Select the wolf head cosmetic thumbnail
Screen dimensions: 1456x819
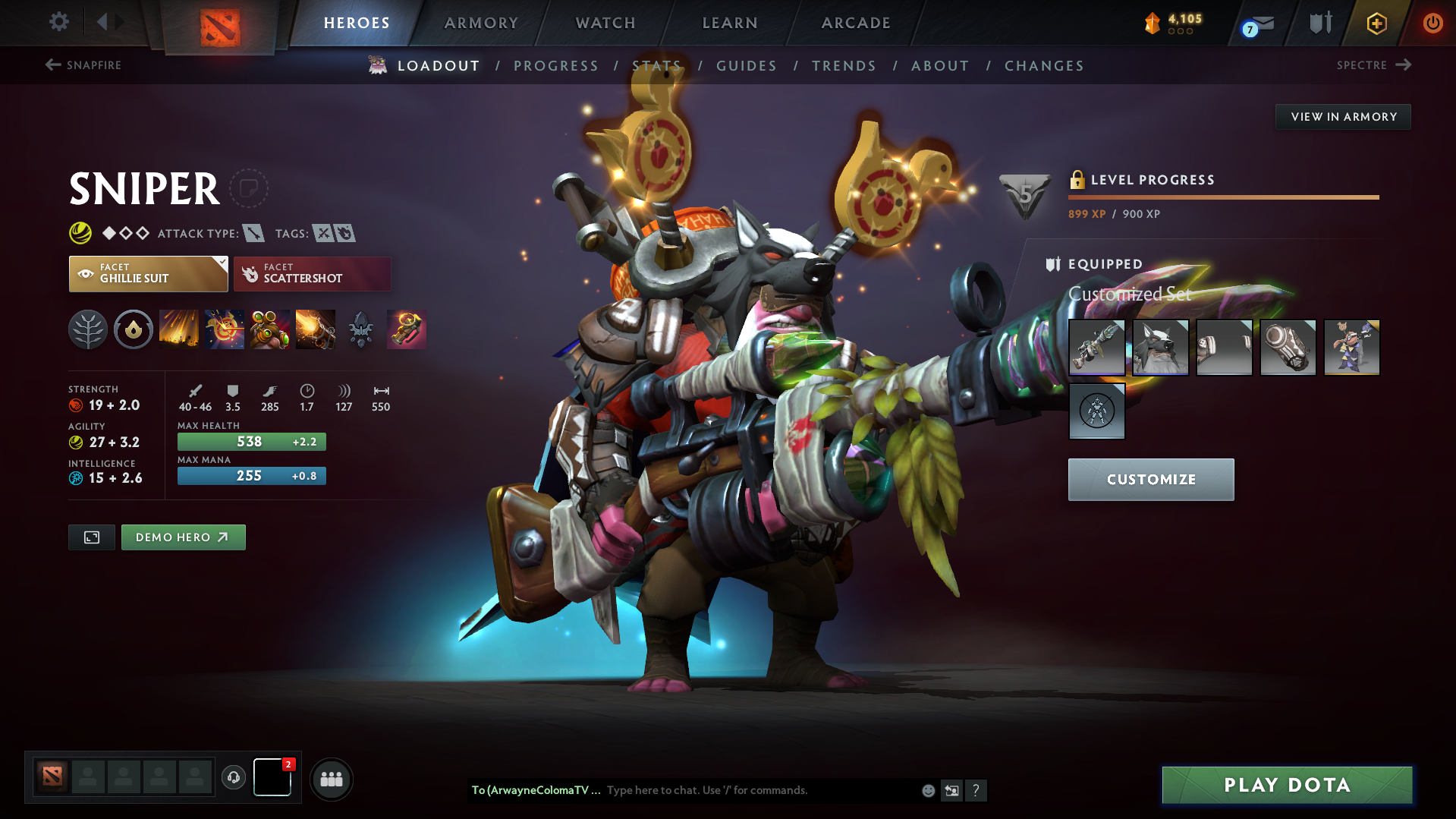point(1161,348)
